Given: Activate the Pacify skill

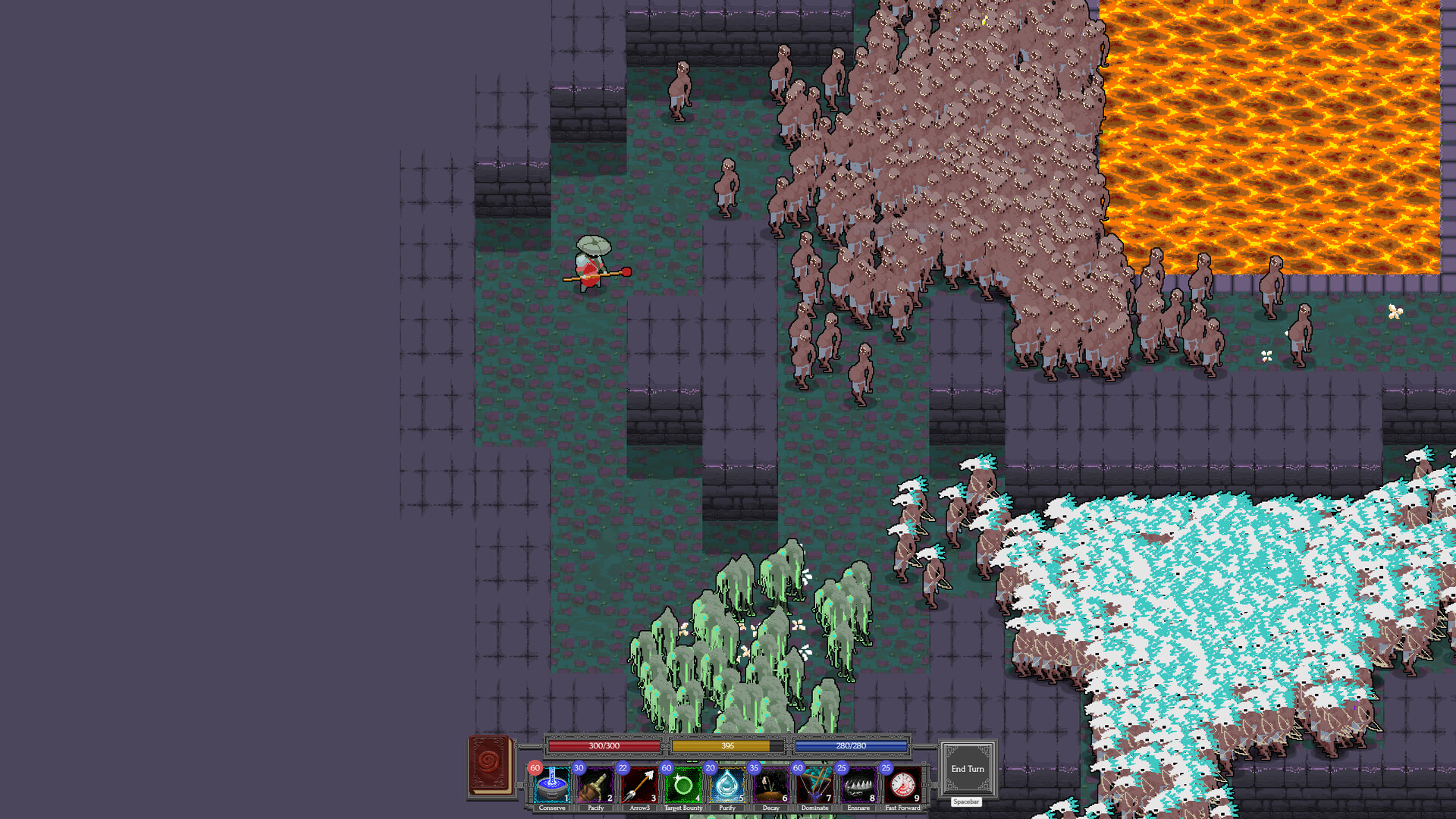Looking at the screenshot, I should point(596,786).
